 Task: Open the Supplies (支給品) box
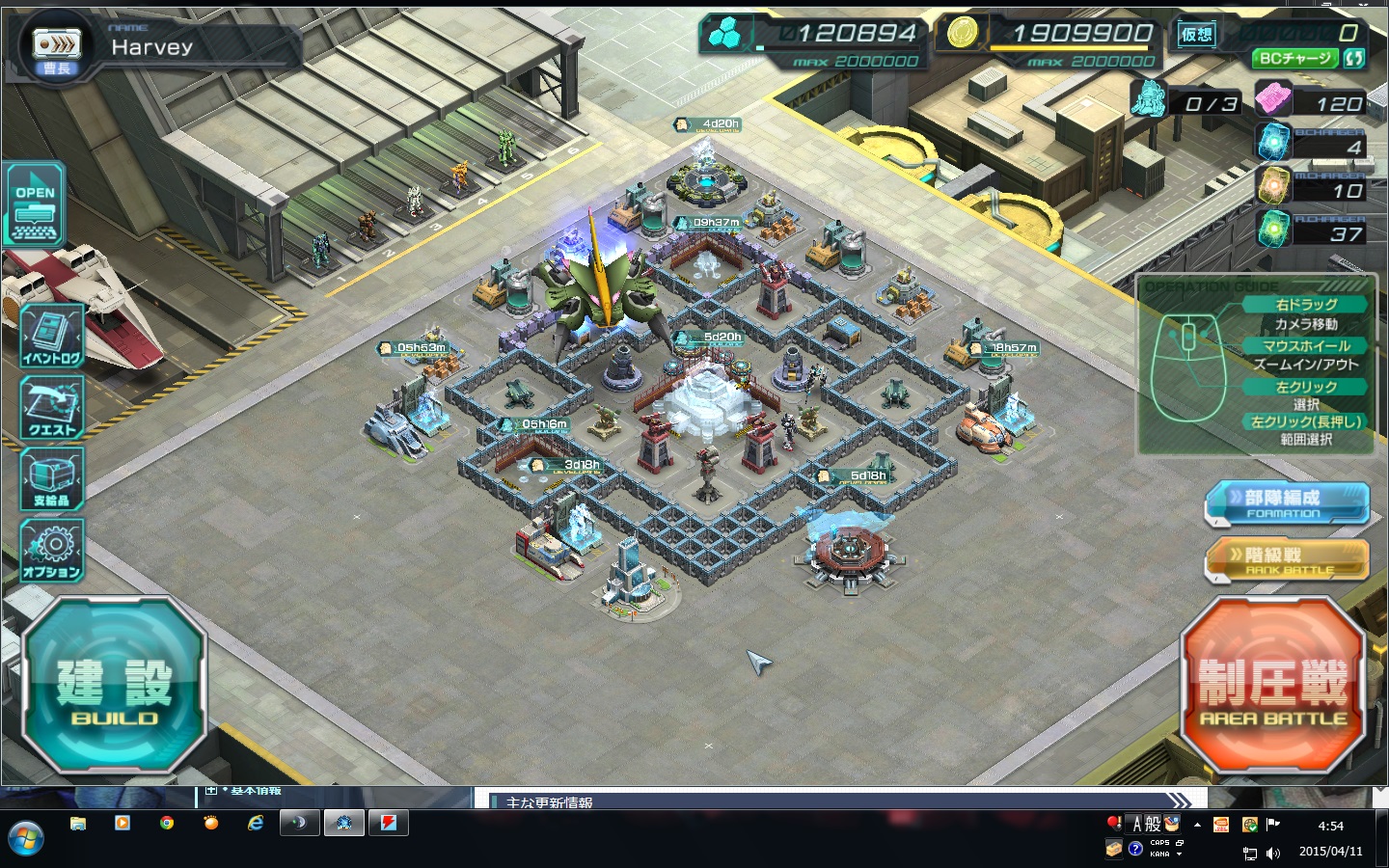52,479
